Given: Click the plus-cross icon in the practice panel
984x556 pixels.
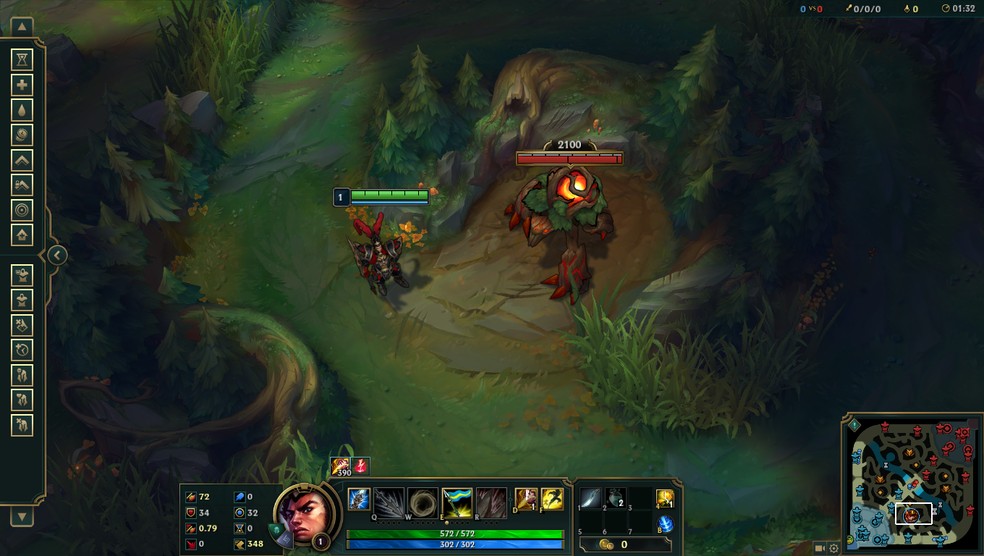Looking at the screenshot, I should click(22, 85).
